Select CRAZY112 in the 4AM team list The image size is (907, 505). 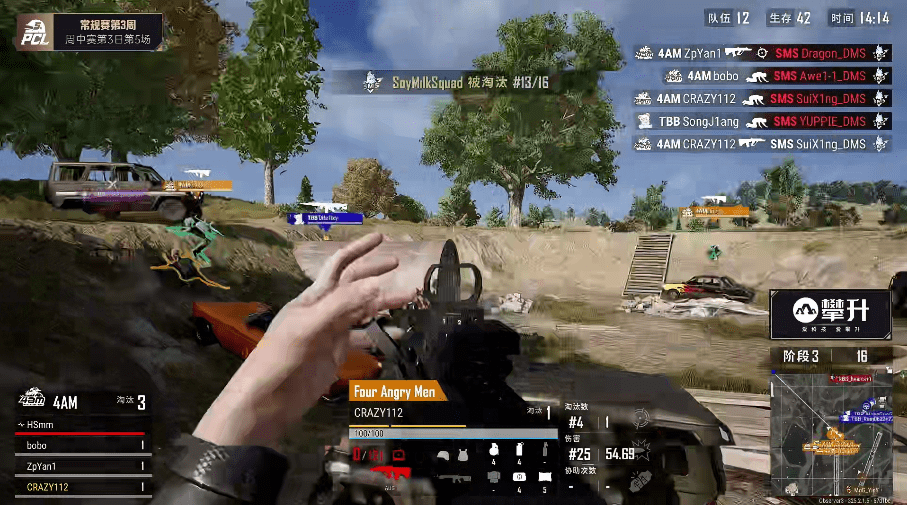80,487
